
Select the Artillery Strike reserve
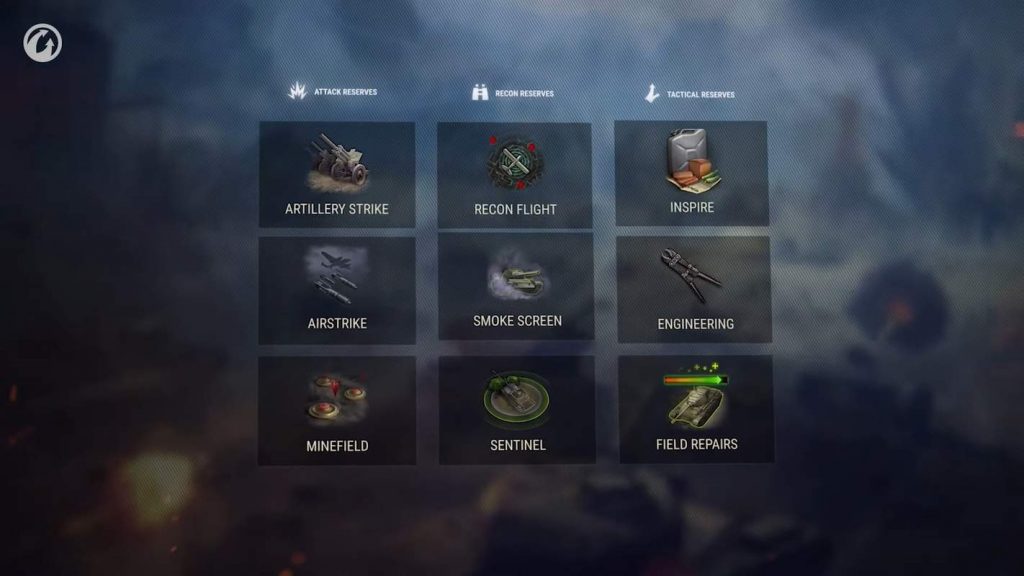337,174
